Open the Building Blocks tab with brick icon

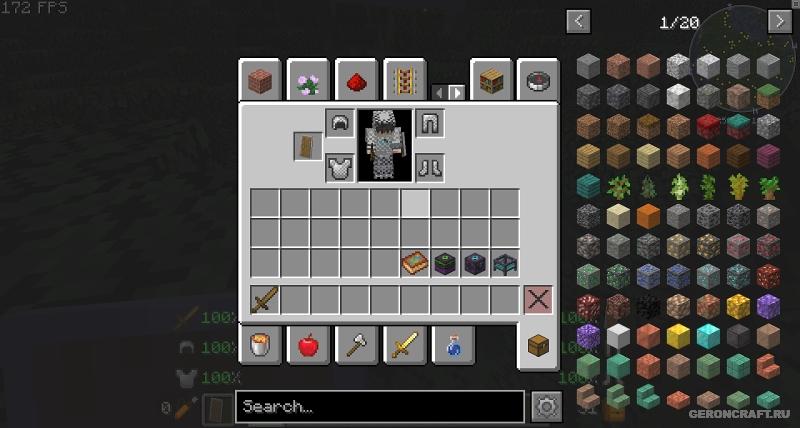point(259,80)
